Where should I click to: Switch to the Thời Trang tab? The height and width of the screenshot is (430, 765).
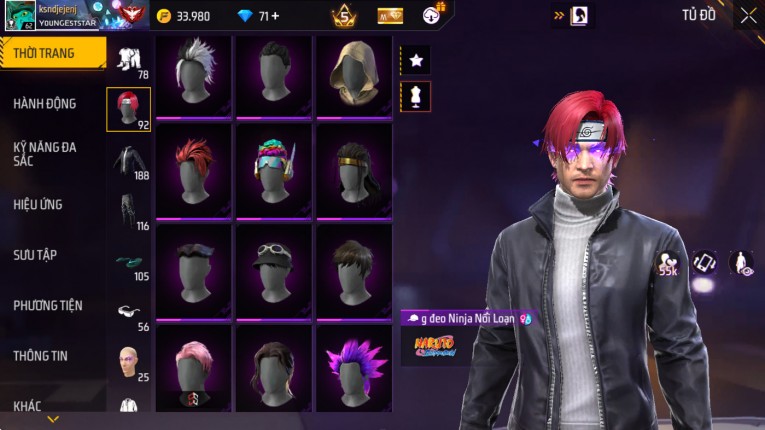pyautogui.click(x=45, y=53)
